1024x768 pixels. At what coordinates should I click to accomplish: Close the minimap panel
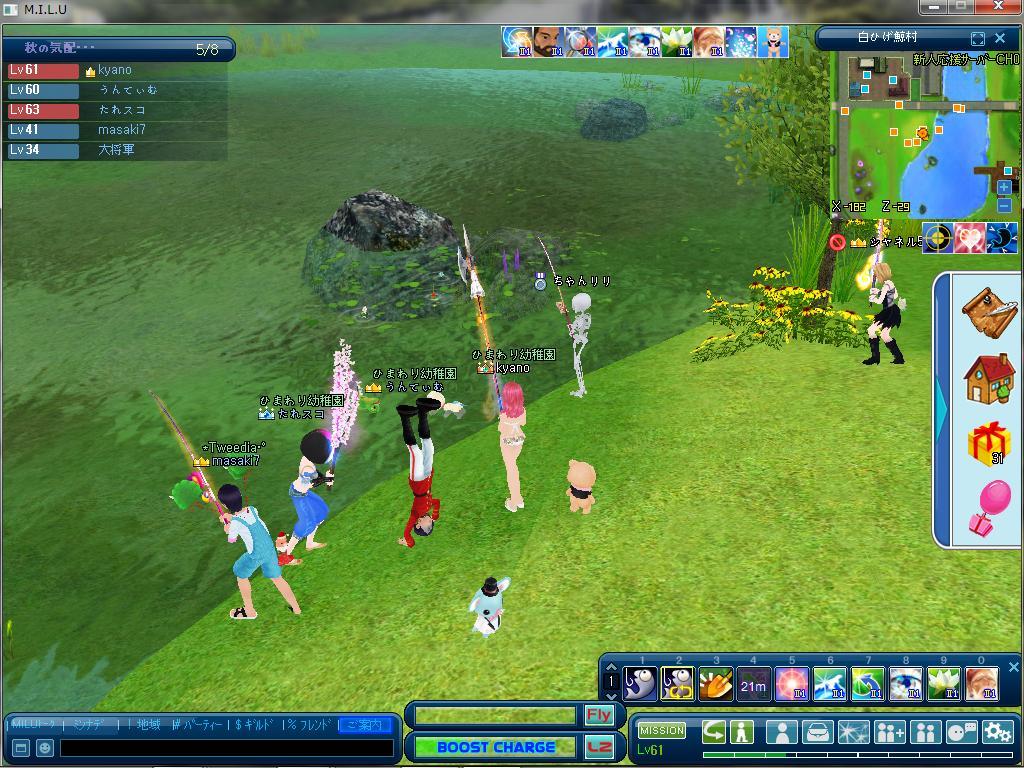tap(1000, 38)
